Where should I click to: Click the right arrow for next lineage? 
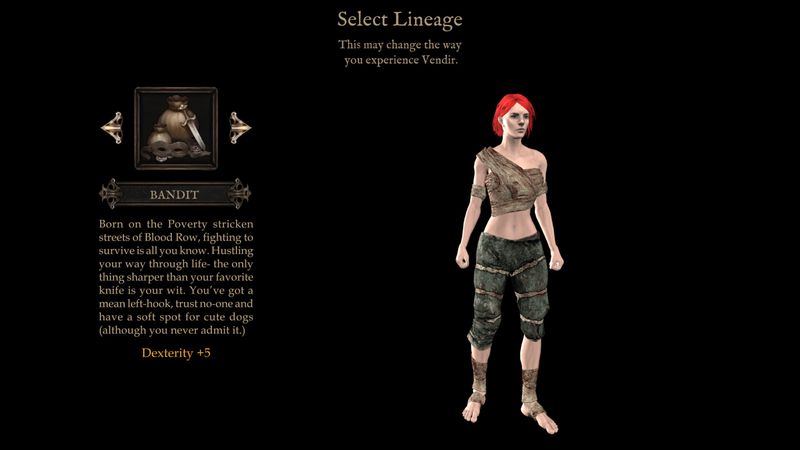click(x=240, y=127)
